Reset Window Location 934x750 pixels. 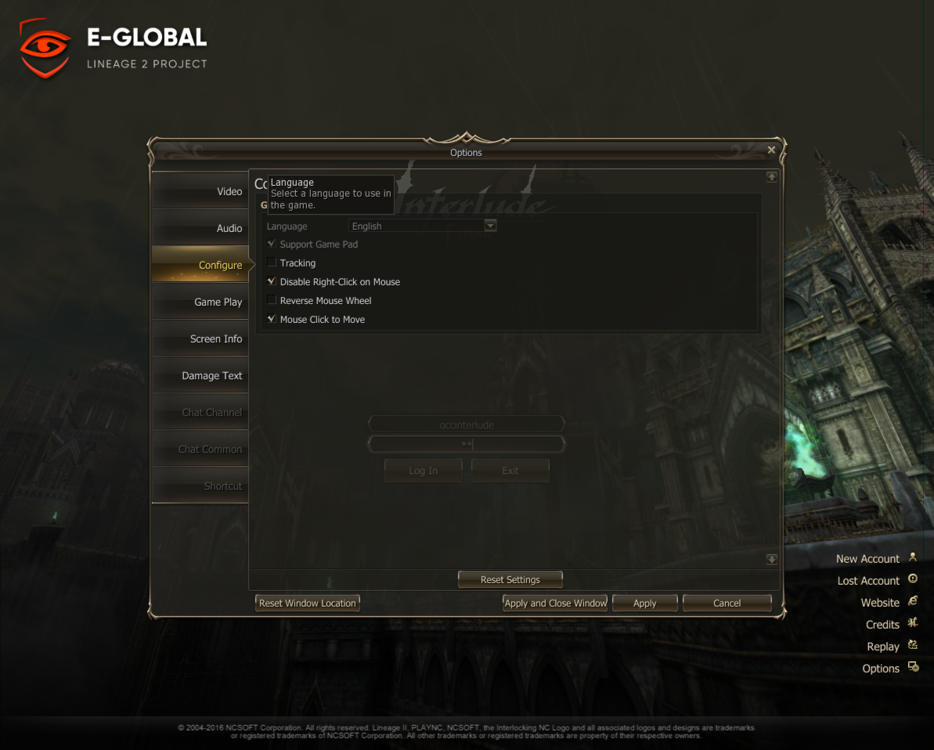(x=307, y=603)
